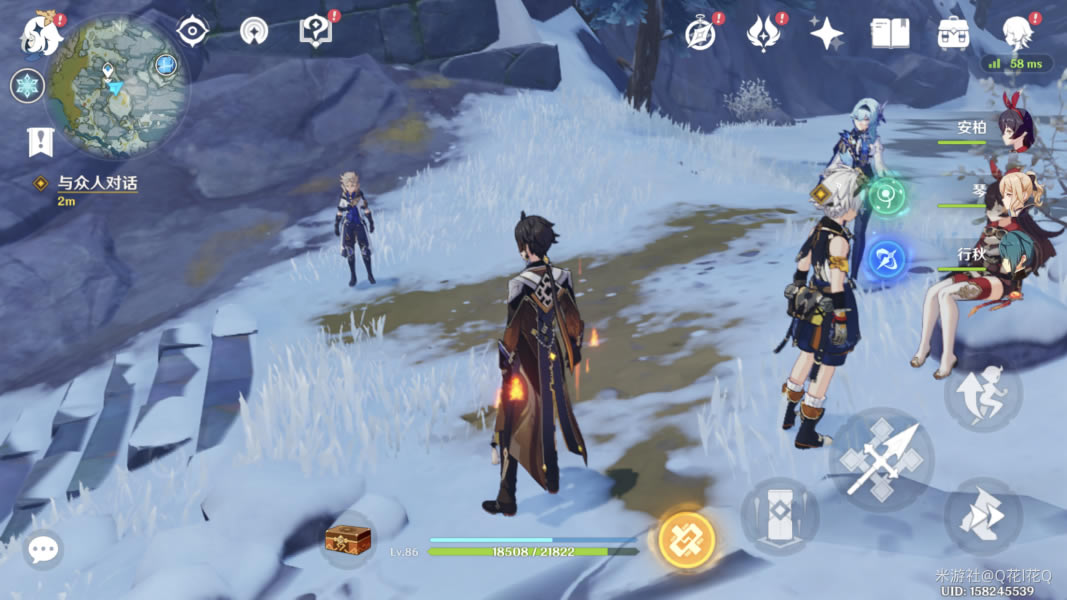Open the backpack inventory
The image size is (1067, 600).
point(953,34)
